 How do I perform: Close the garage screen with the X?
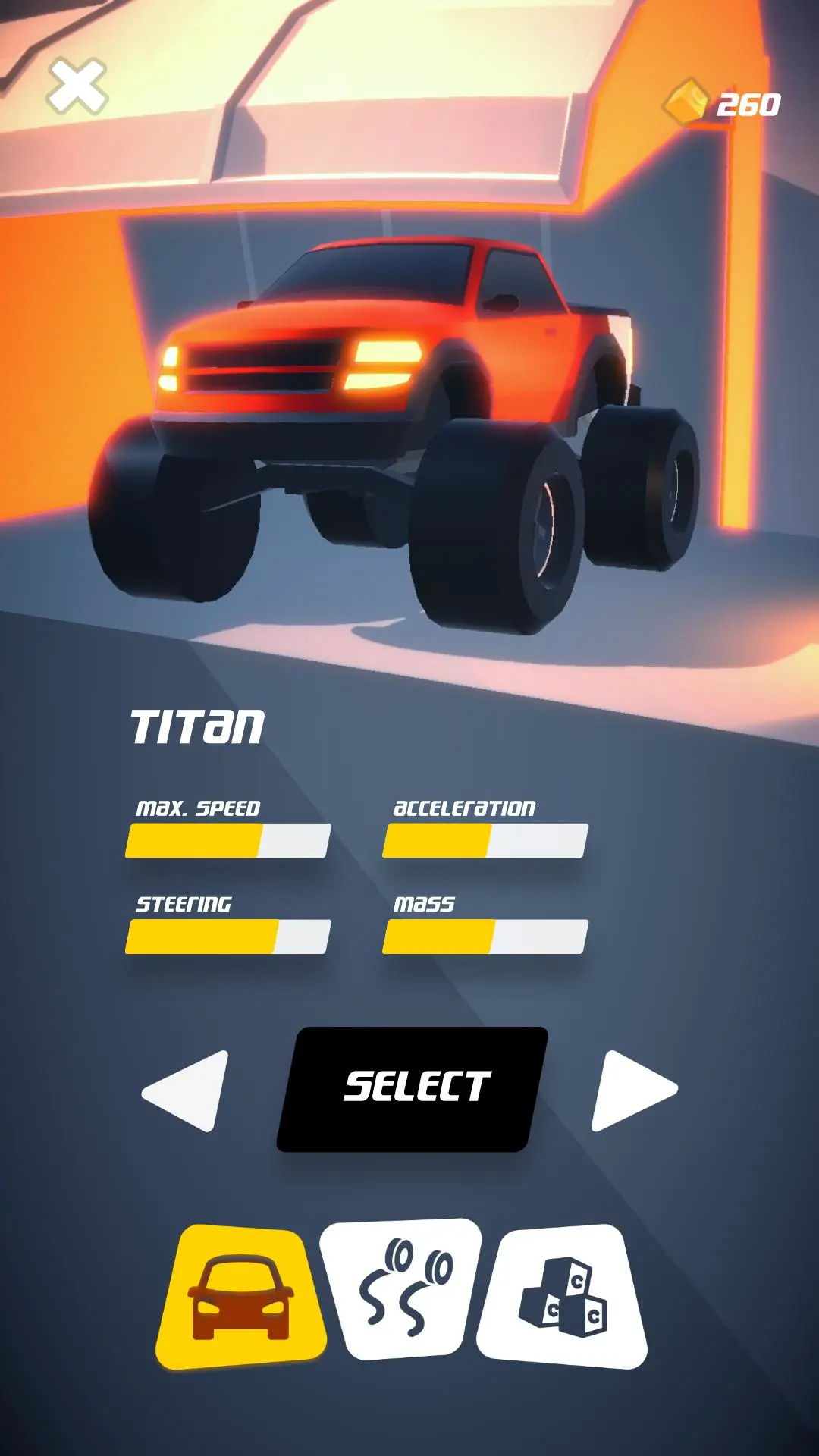point(77,86)
